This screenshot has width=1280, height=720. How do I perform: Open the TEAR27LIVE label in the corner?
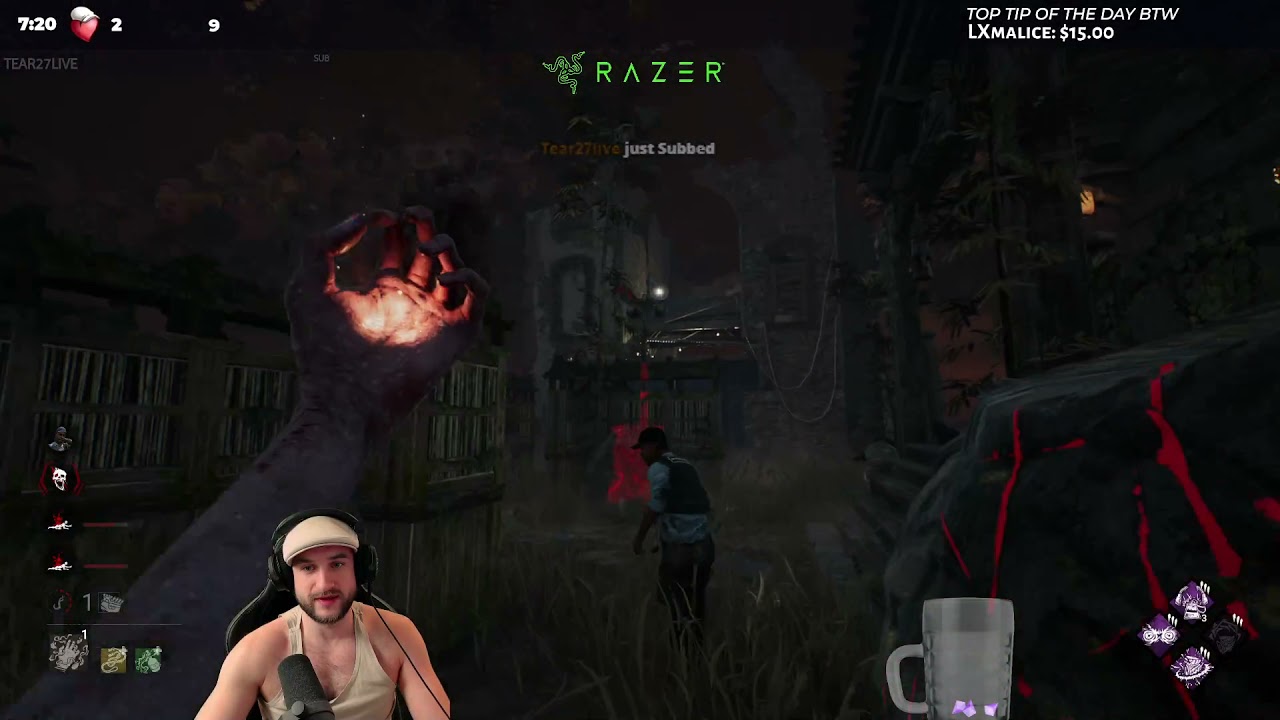[x=38, y=64]
